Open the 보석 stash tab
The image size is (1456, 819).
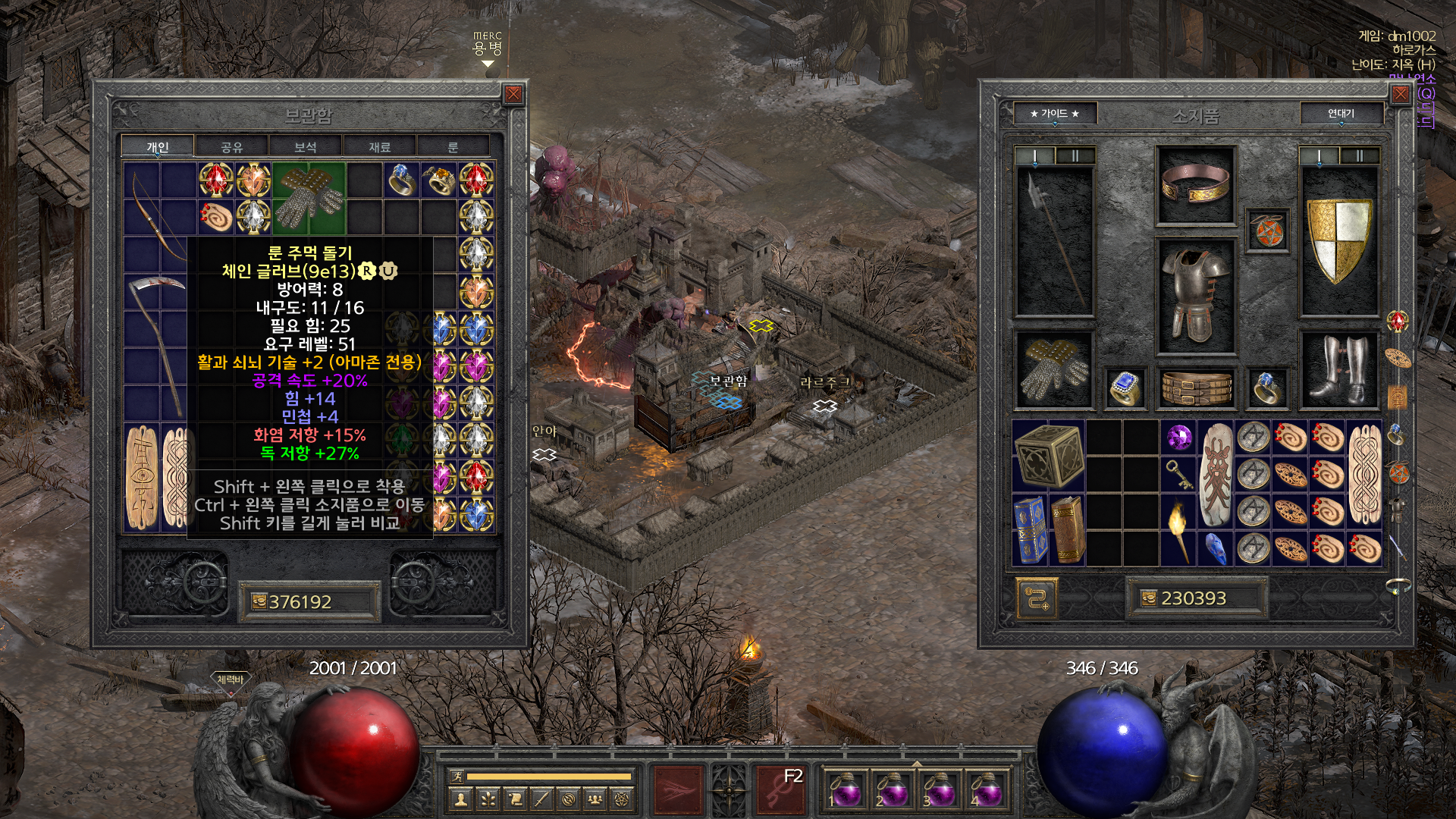(x=305, y=147)
